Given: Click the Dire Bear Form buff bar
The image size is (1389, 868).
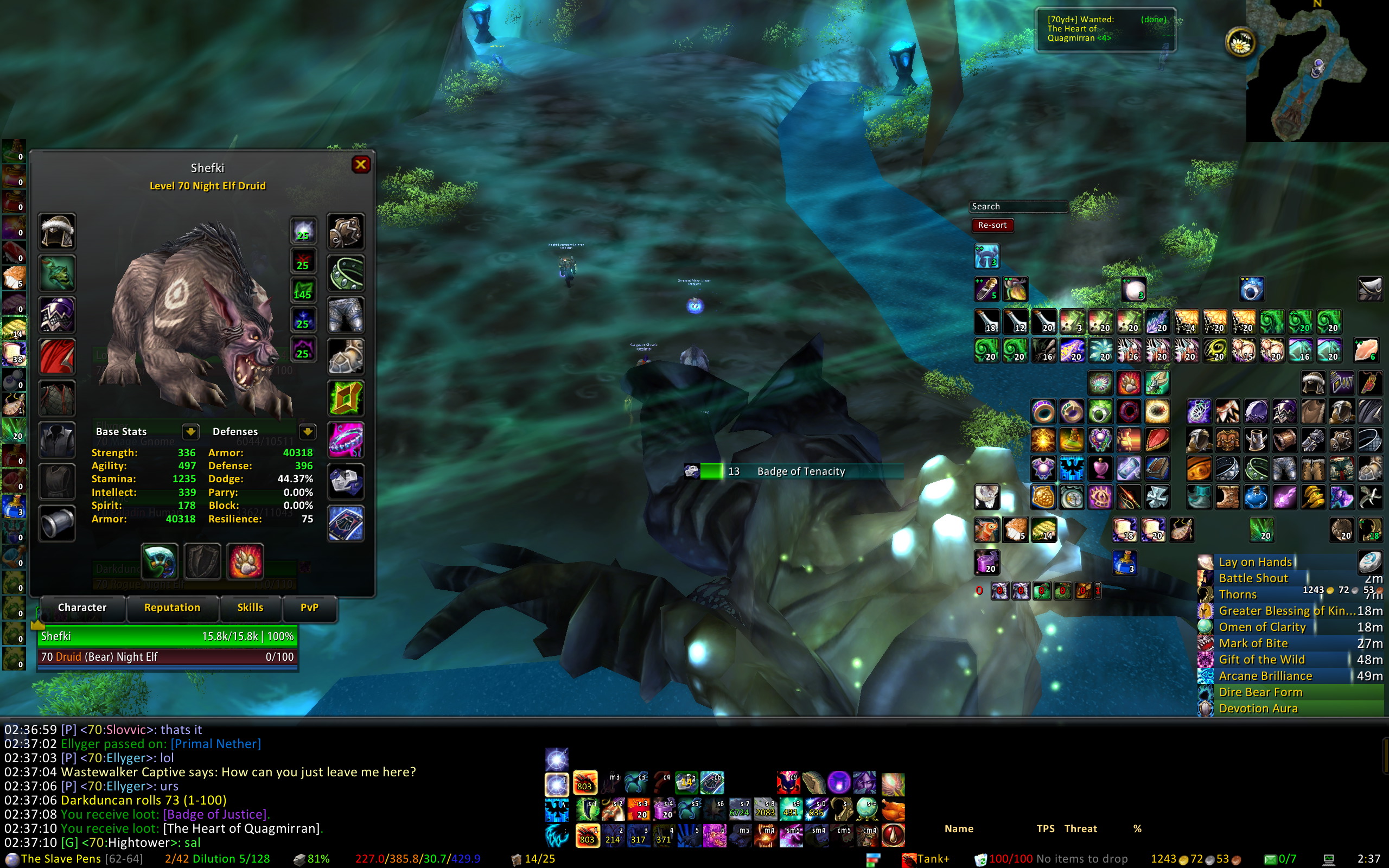Looking at the screenshot, I should pos(1261,692).
